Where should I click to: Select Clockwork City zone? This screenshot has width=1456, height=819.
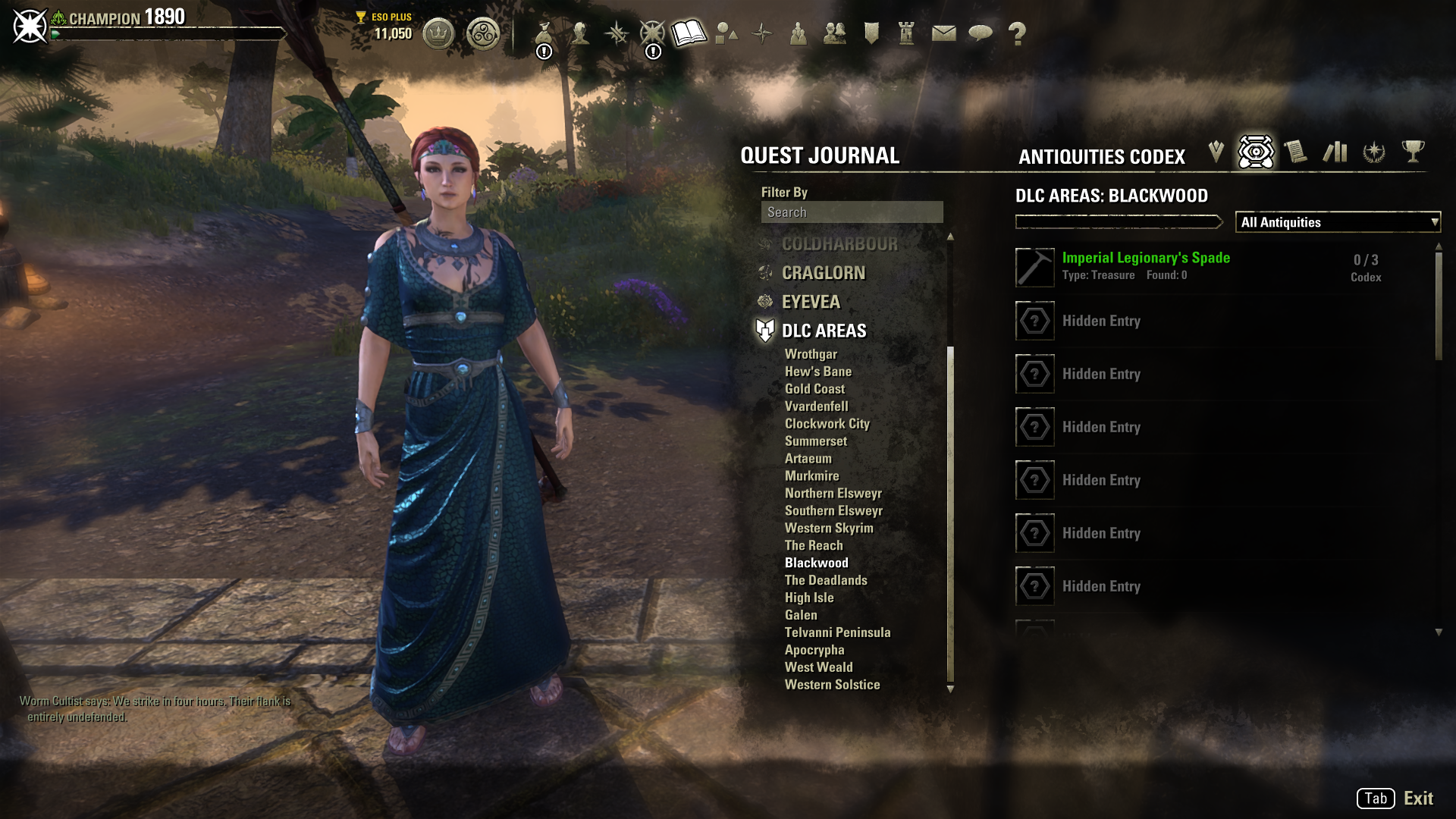click(827, 424)
